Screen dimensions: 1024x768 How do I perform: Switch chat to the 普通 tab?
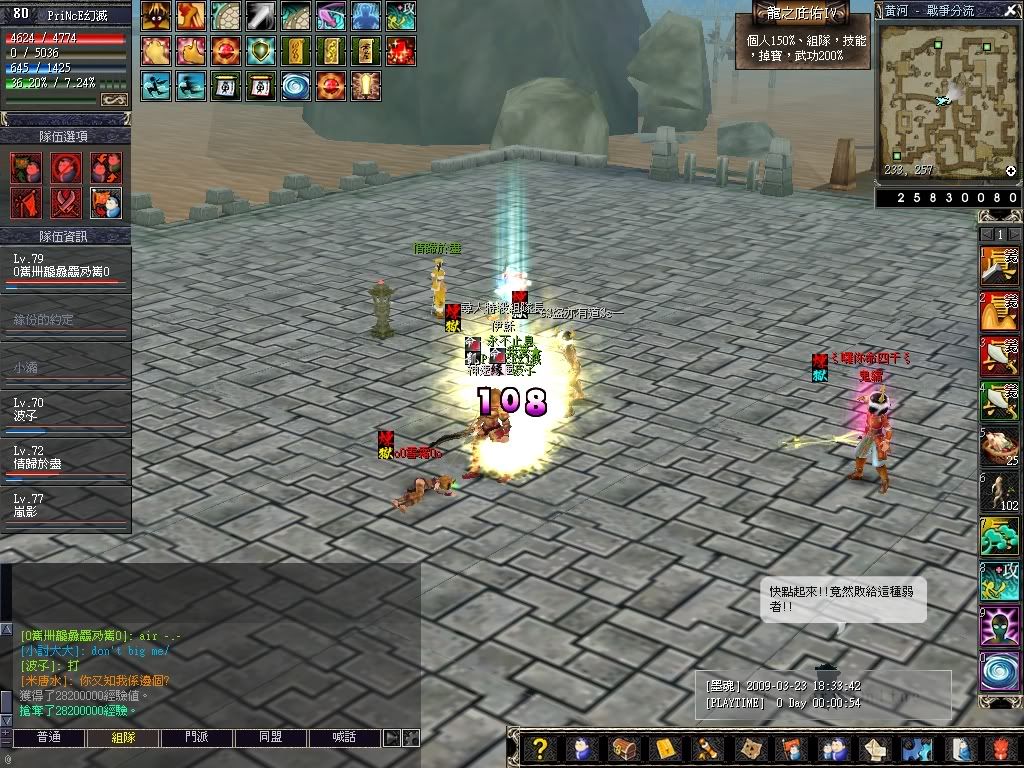[48, 738]
